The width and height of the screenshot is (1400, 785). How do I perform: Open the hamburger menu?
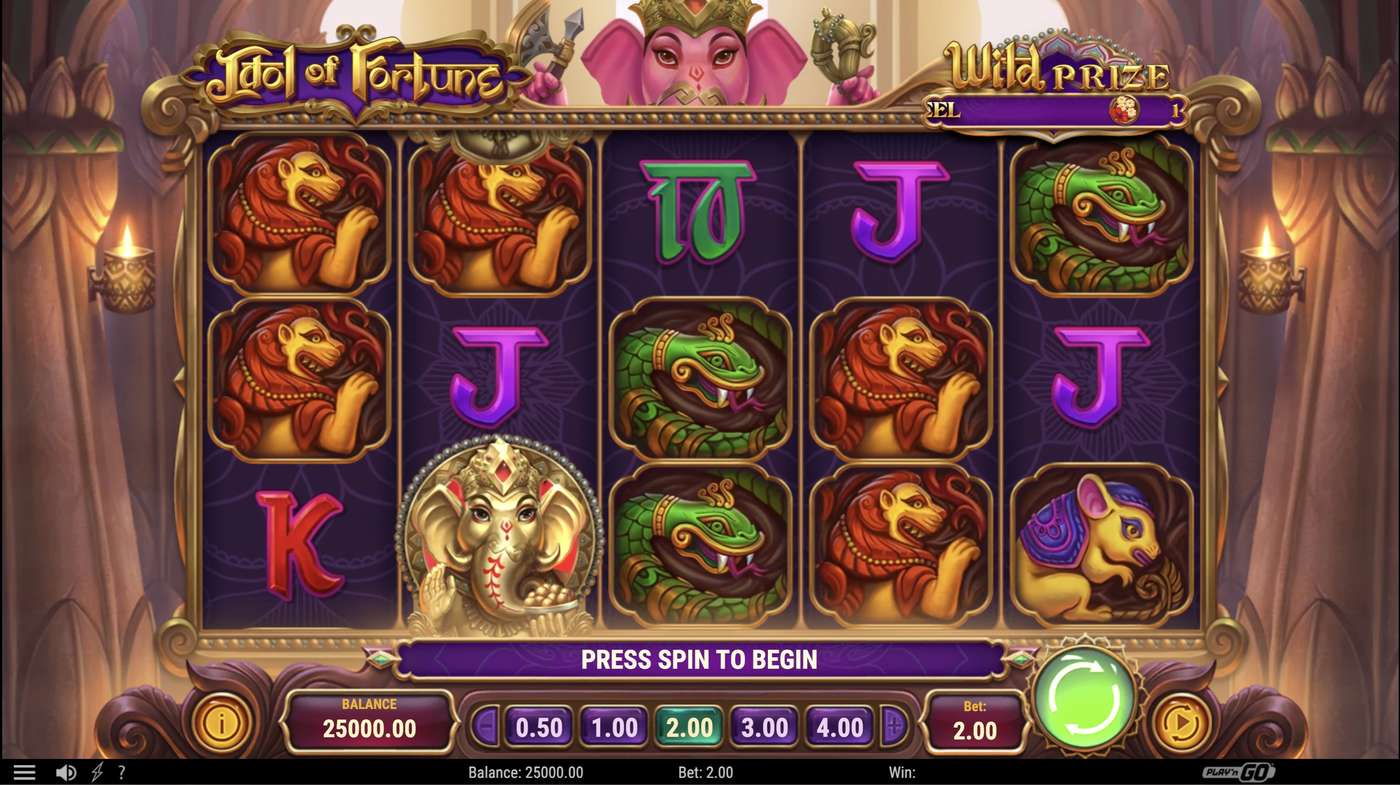[27, 771]
